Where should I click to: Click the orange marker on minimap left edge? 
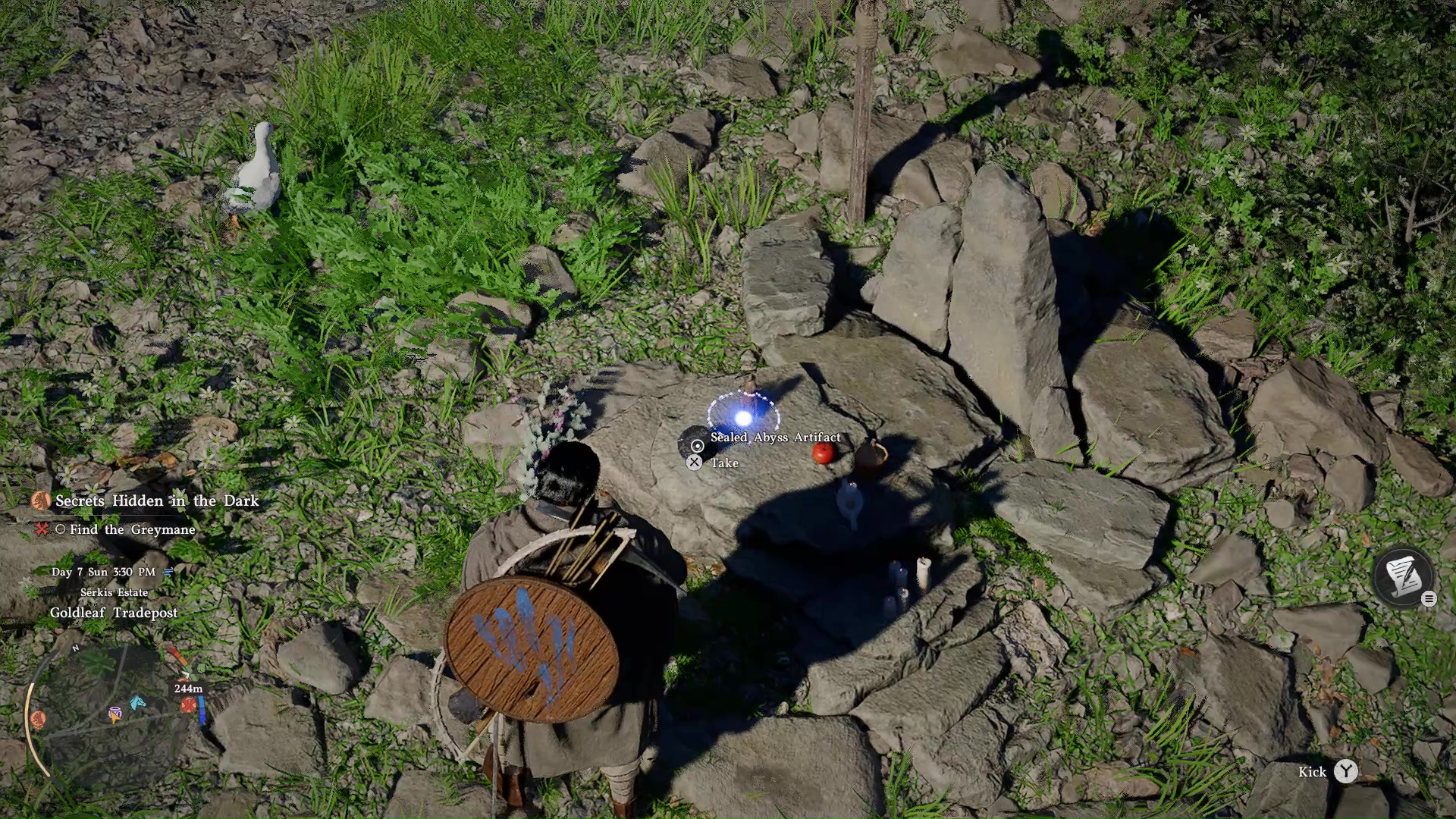(38, 720)
